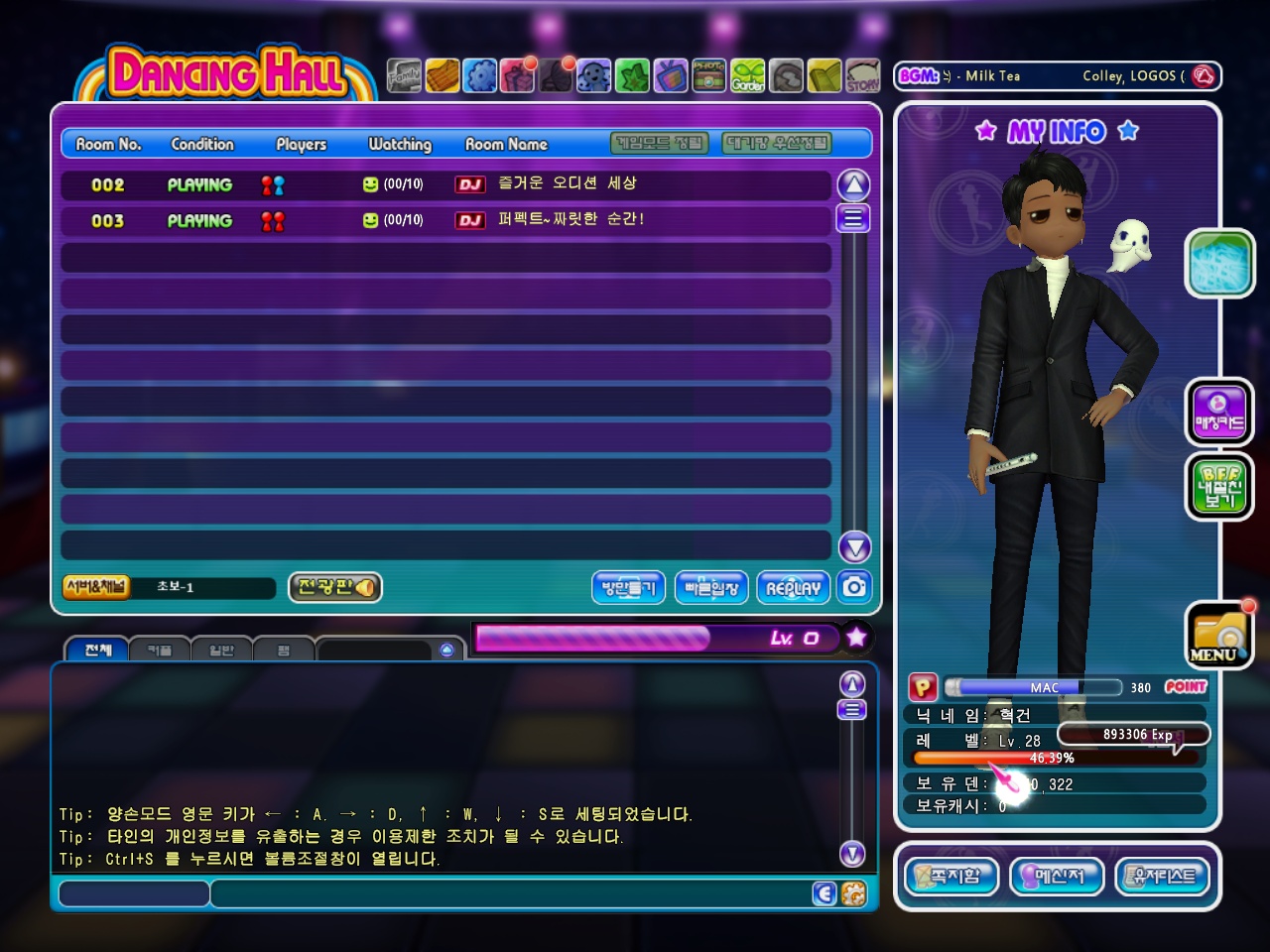
Task: Join room 002 in the room list
Action: pyautogui.click(x=445, y=184)
